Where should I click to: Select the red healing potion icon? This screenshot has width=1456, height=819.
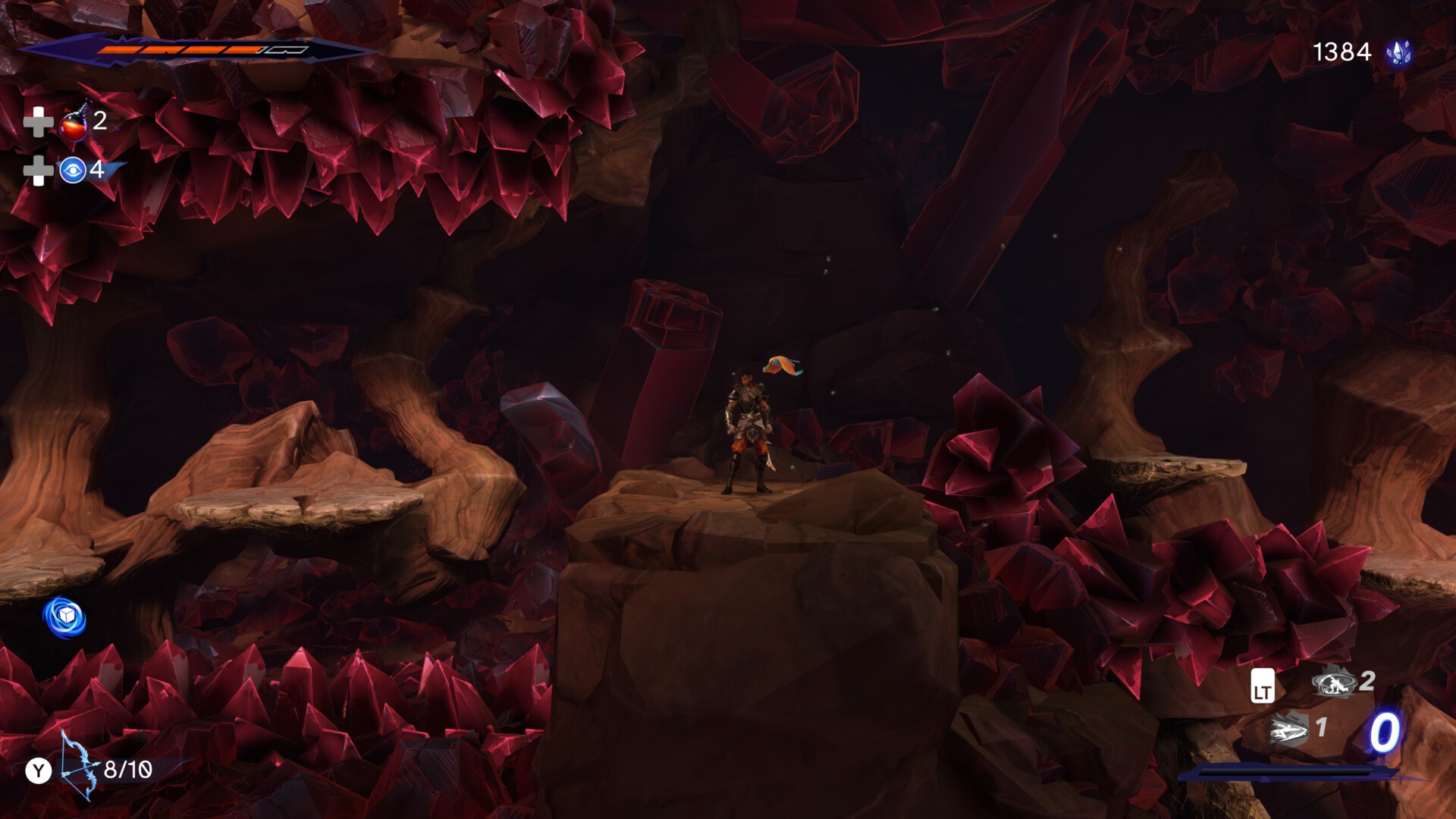pyautogui.click(x=74, y=123)
